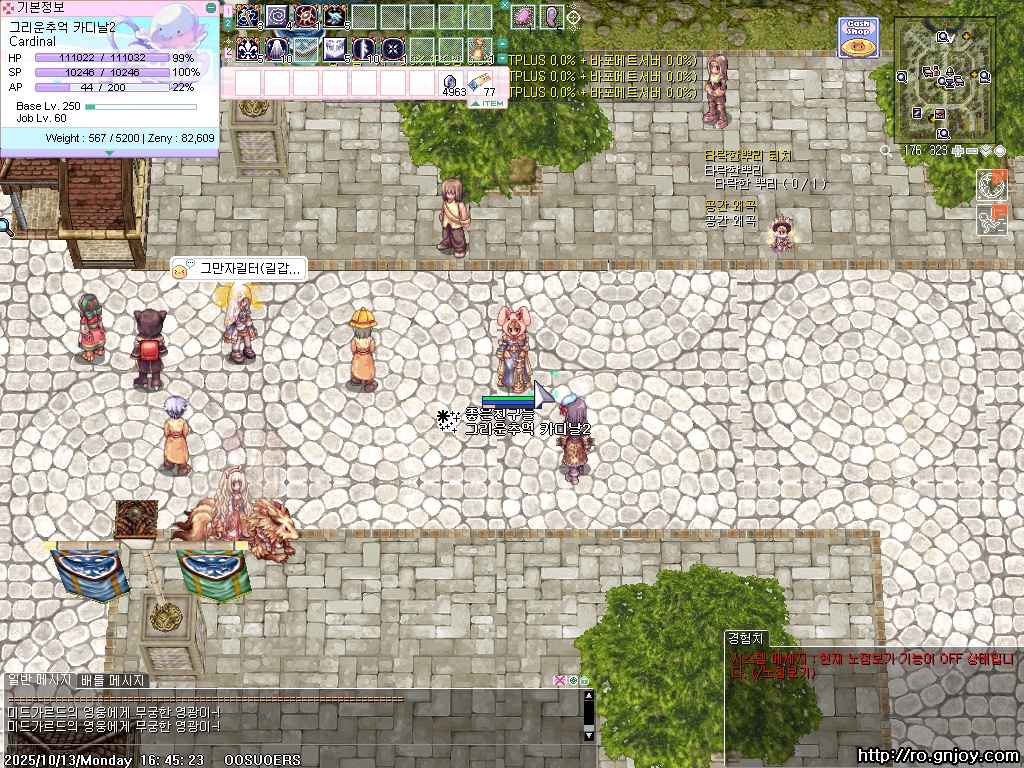Toggle the ITEM bar expander
Viewport: 1024px width, 768px height.
(492, 103)
